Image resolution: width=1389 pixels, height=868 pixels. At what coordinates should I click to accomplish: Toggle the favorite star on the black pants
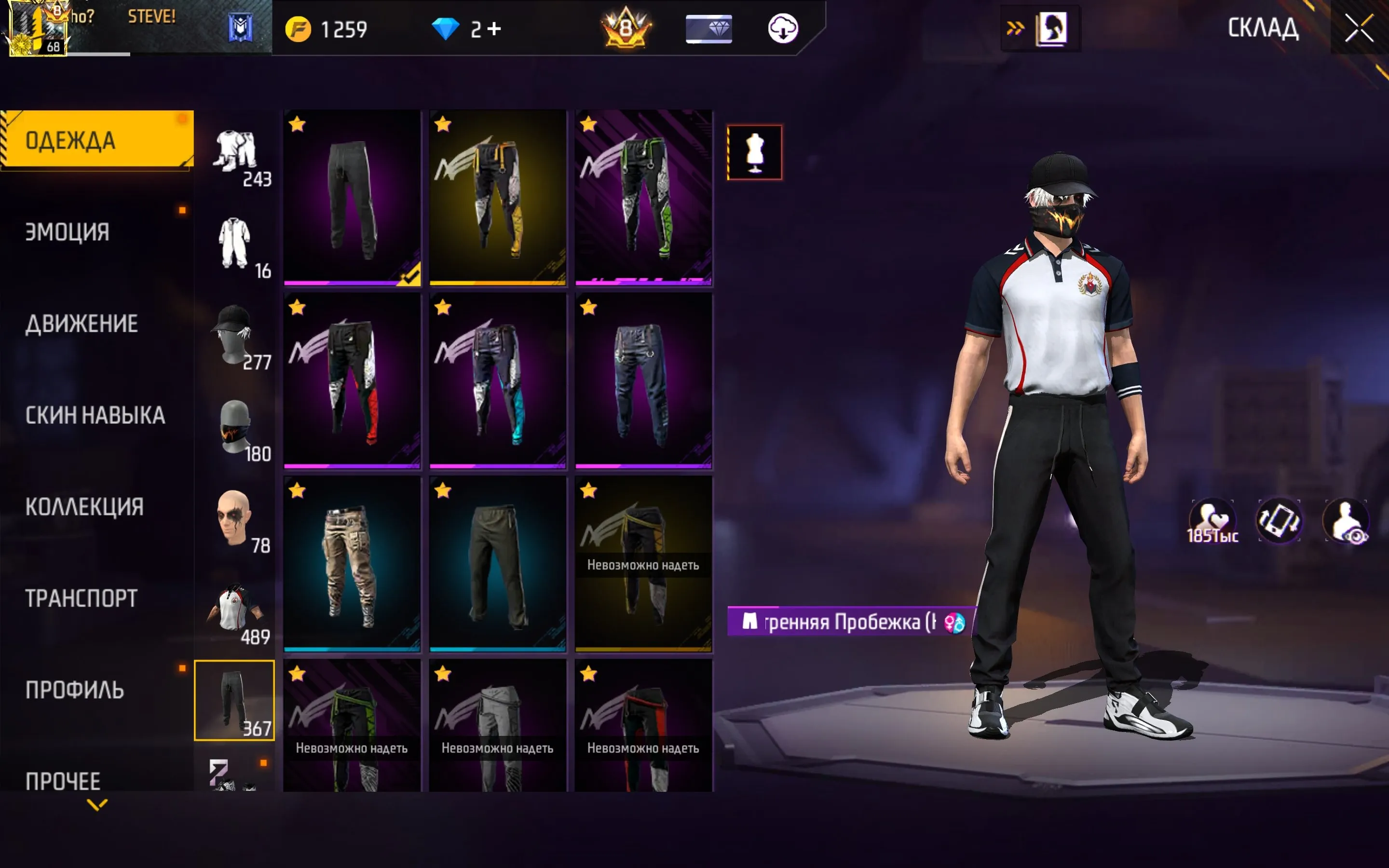coord(297,124)
